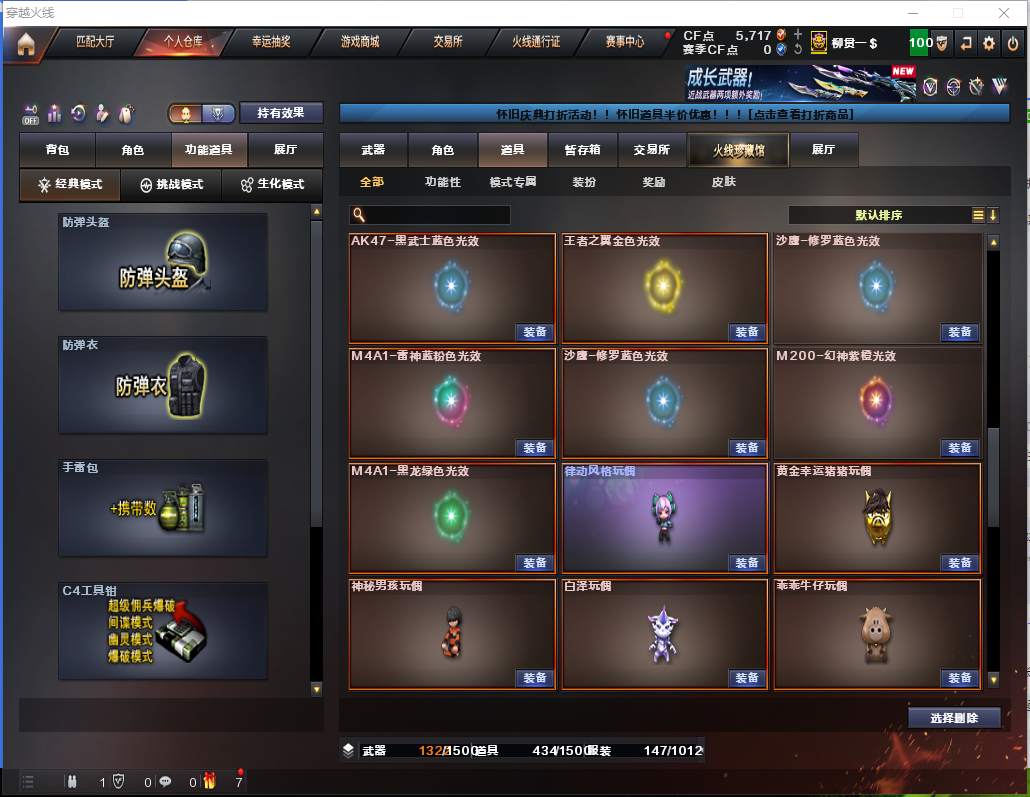Screen dimensions: 1030x797
Task: Open the 幸运抽奖 lucky draw menu
Action: tap(271, 43)
